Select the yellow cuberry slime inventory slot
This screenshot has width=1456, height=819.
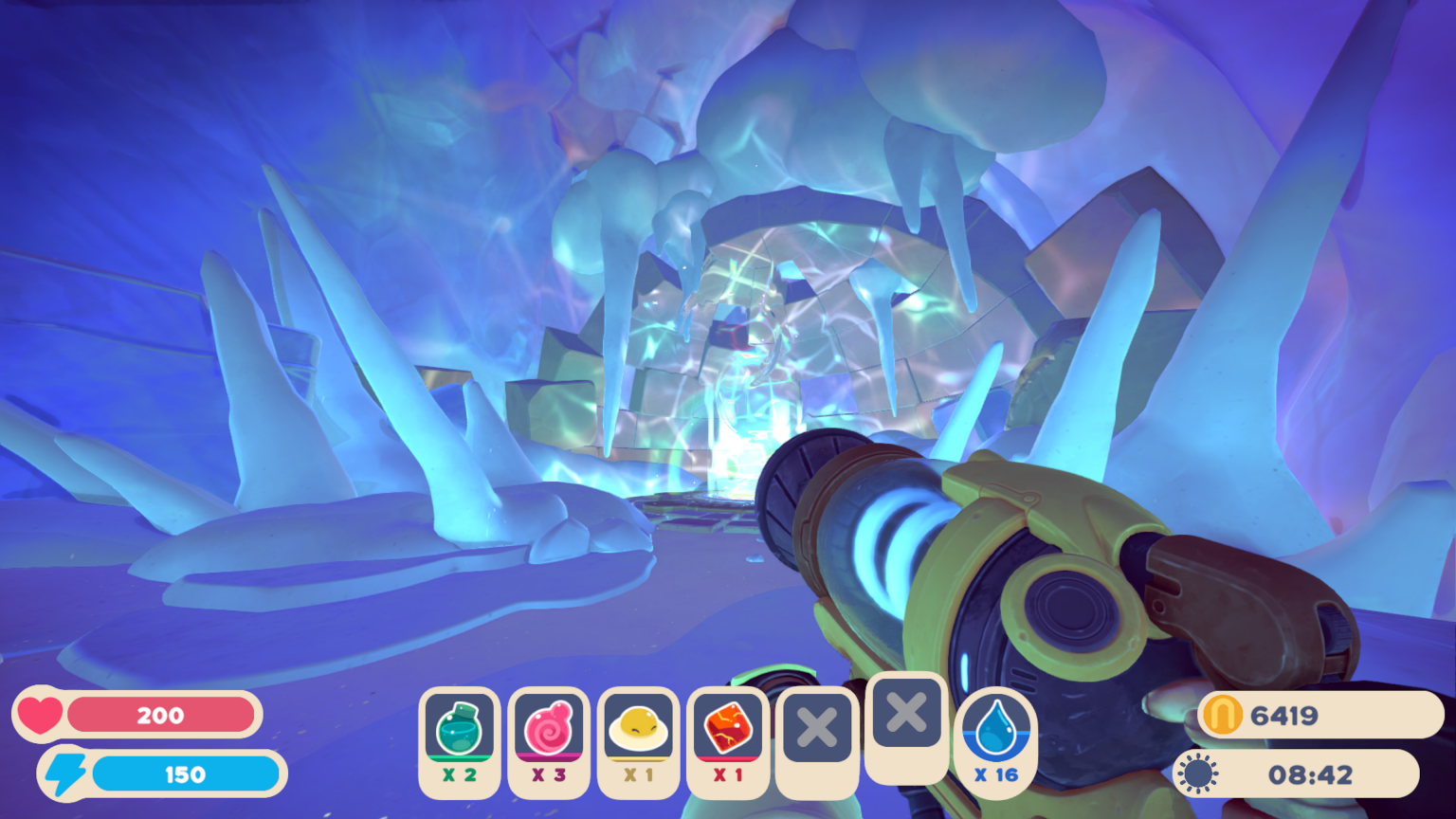pos(638,731)
